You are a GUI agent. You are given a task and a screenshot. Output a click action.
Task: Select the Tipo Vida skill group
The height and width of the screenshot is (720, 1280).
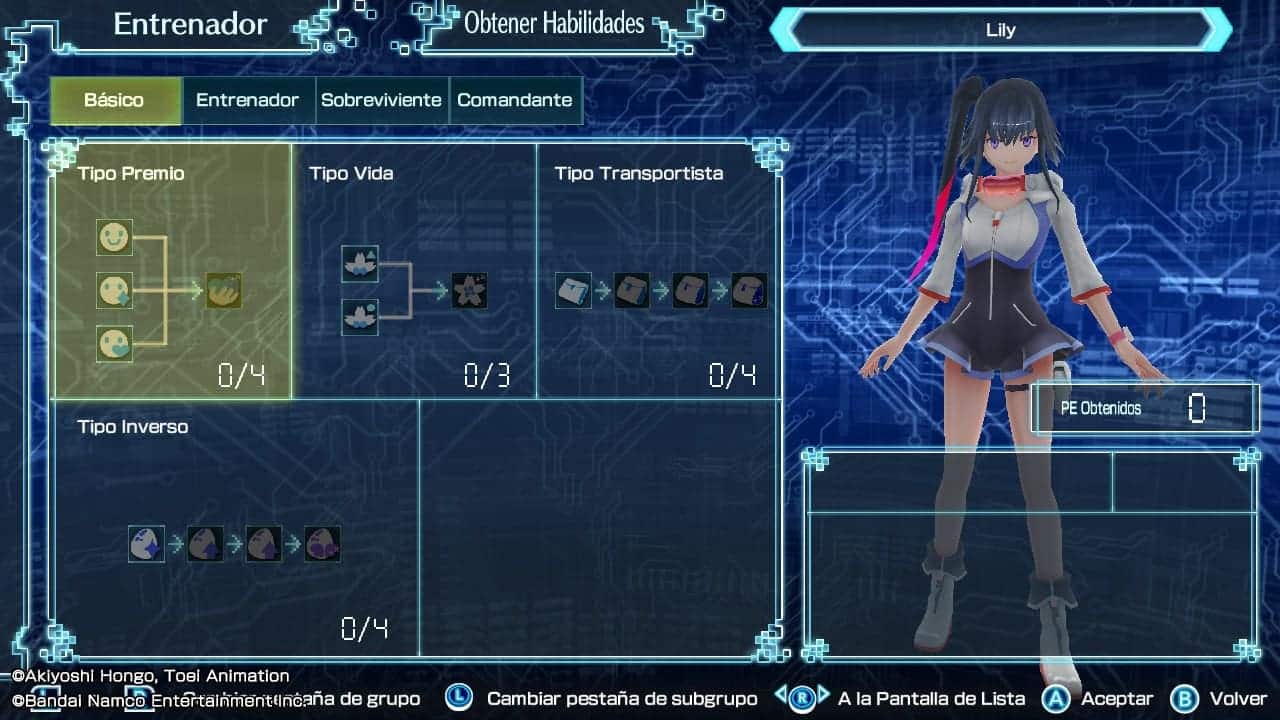coord(413,271)
